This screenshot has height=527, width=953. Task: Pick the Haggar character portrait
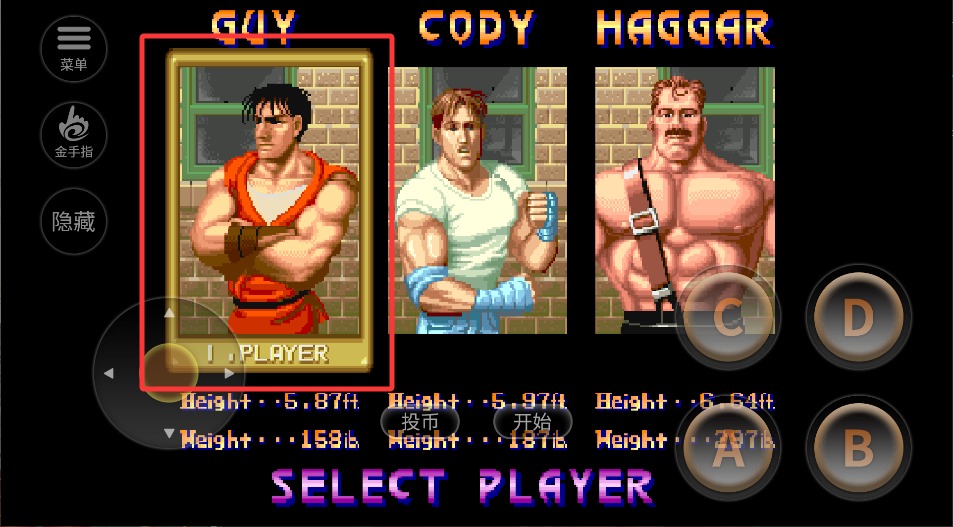tap(684, 200)
